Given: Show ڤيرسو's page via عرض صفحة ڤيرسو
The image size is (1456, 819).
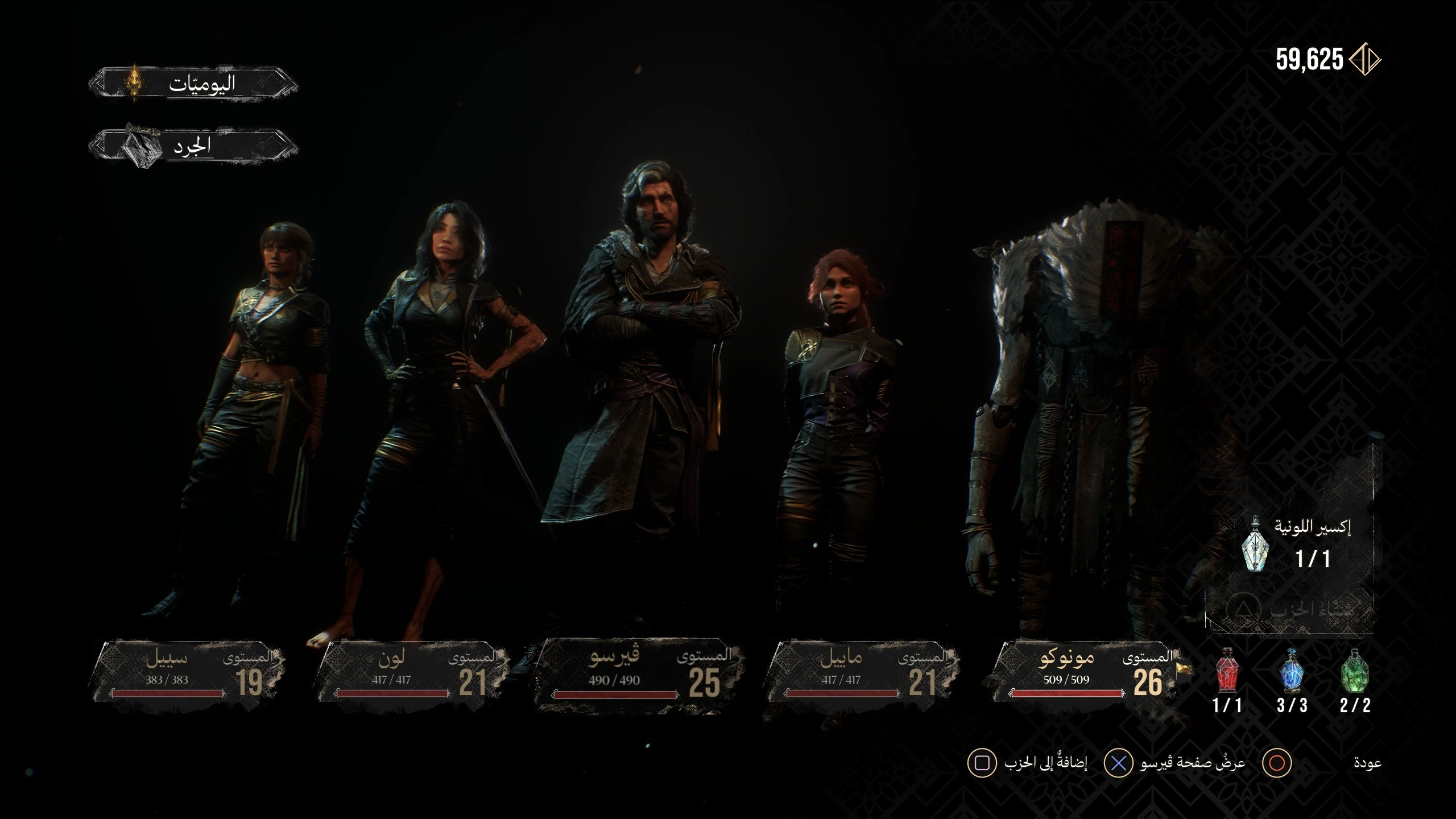Looking at the screenshot, I should coord(1192,763).
